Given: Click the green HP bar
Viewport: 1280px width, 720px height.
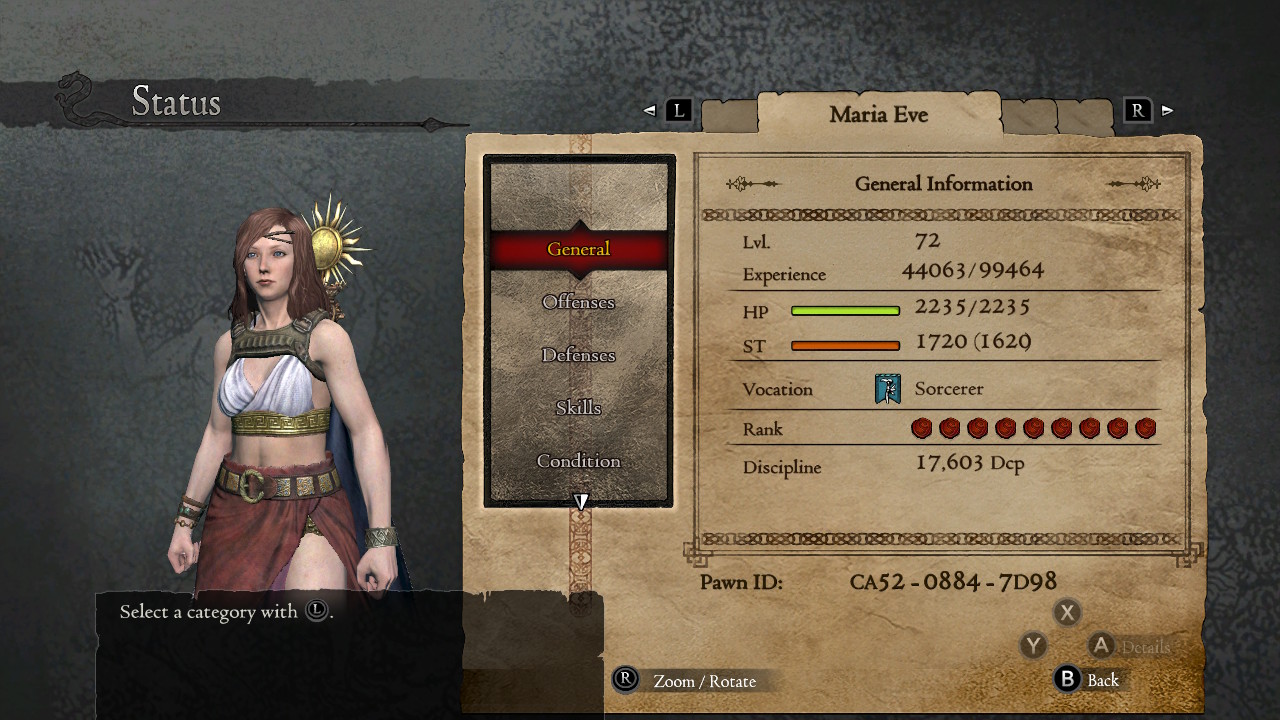Looking at the screenshot, I should click(845, 311).
